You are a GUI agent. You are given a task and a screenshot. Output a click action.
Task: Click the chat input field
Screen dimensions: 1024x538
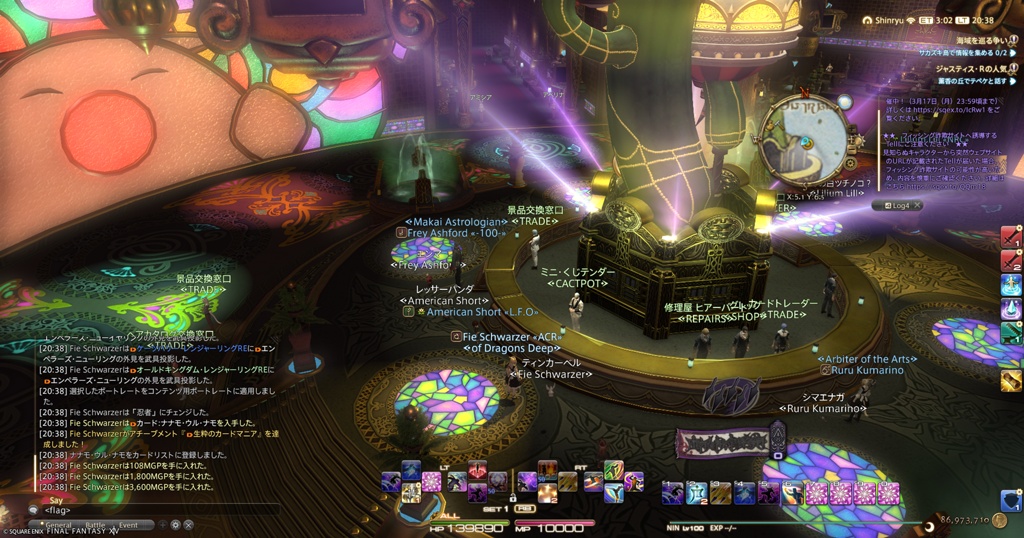coord(150,510)
